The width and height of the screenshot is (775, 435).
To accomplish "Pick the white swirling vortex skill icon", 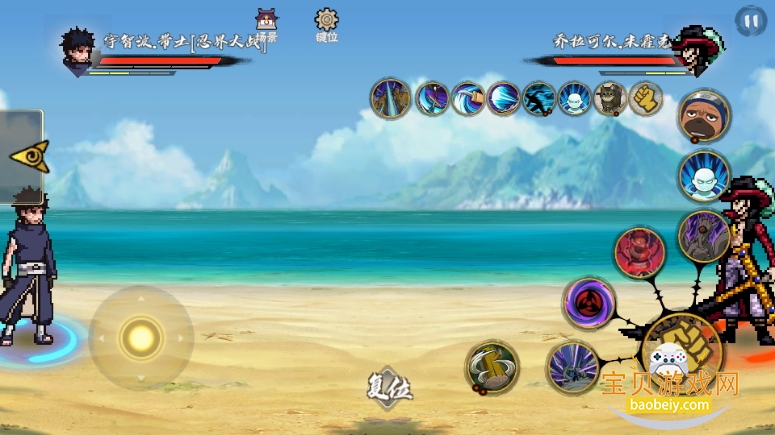I will coord(467,98).
